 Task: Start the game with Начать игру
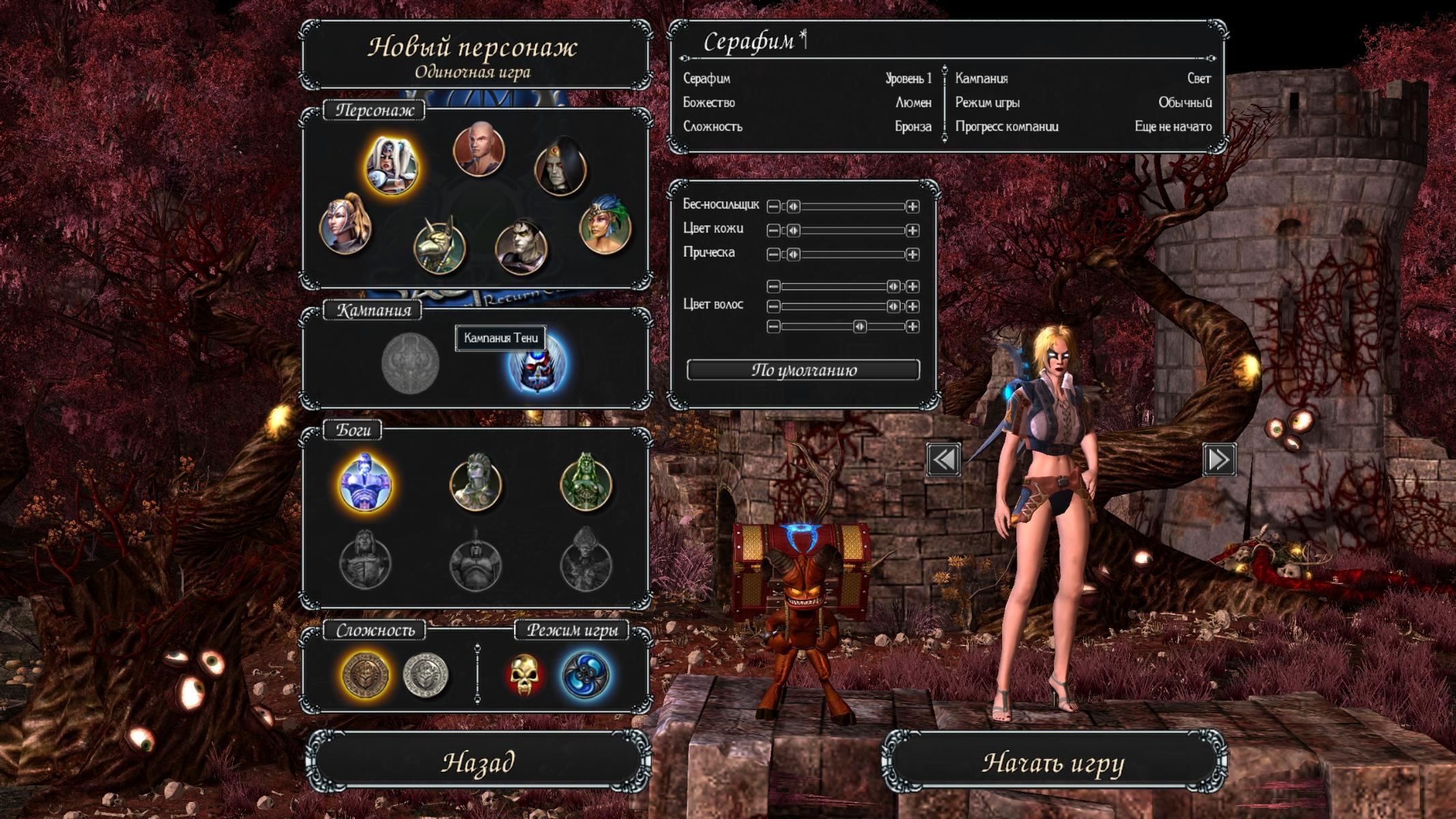pos(1053,762)
